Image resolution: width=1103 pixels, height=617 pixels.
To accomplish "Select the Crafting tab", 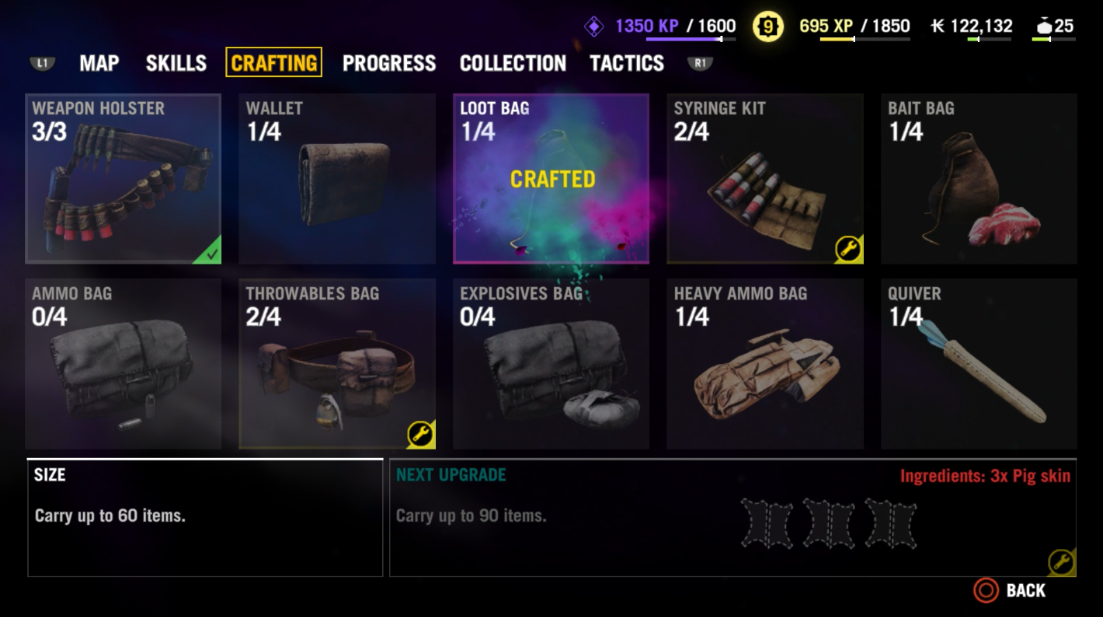I will click(274, 63).
